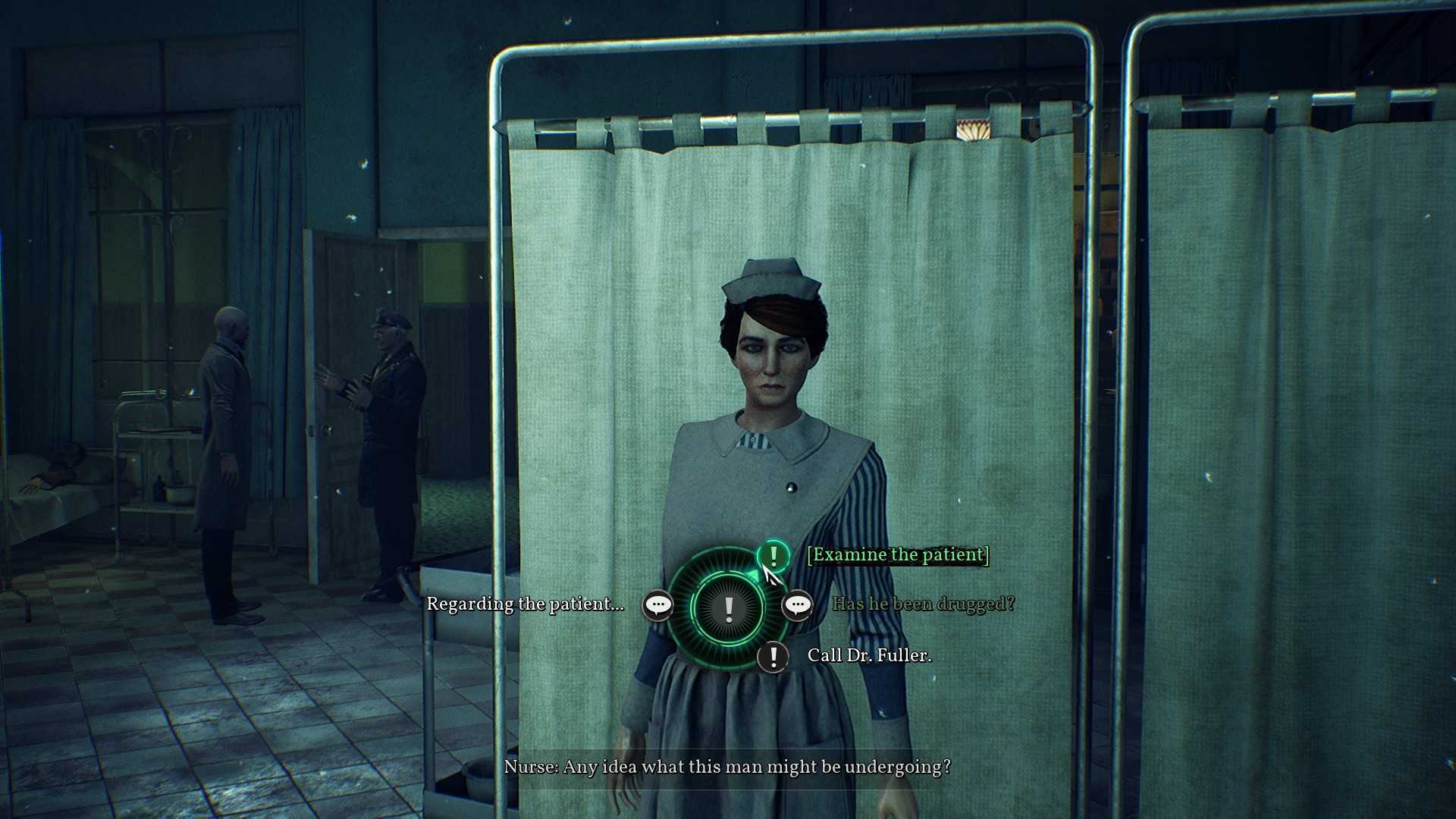Click the green exclamation icon beside Examine
Image resolution: width=1456 pixels, height=819 pixels.
point(773,556)
